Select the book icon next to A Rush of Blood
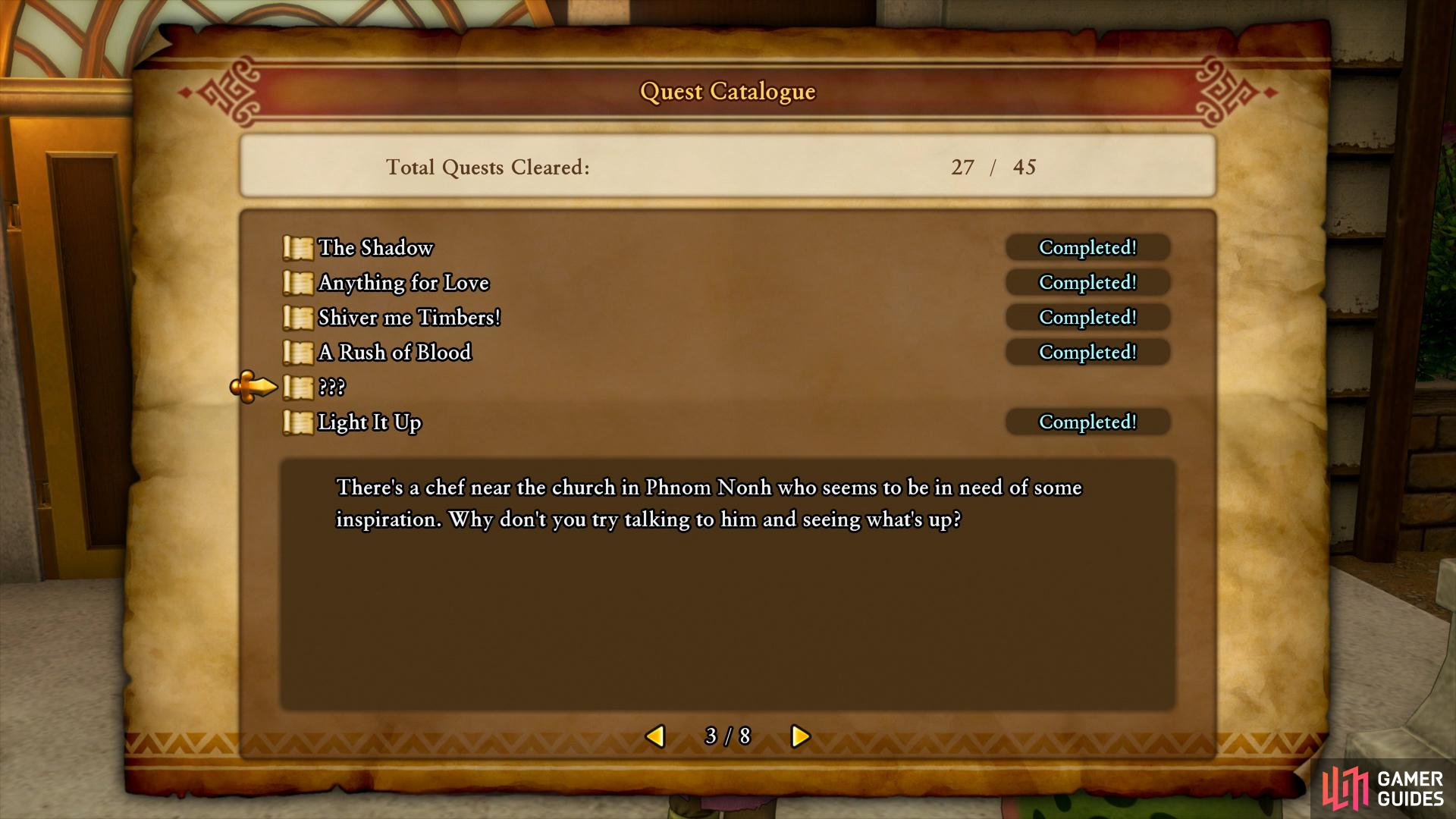This screenshot has width=1456, height=819. point(297,352)
